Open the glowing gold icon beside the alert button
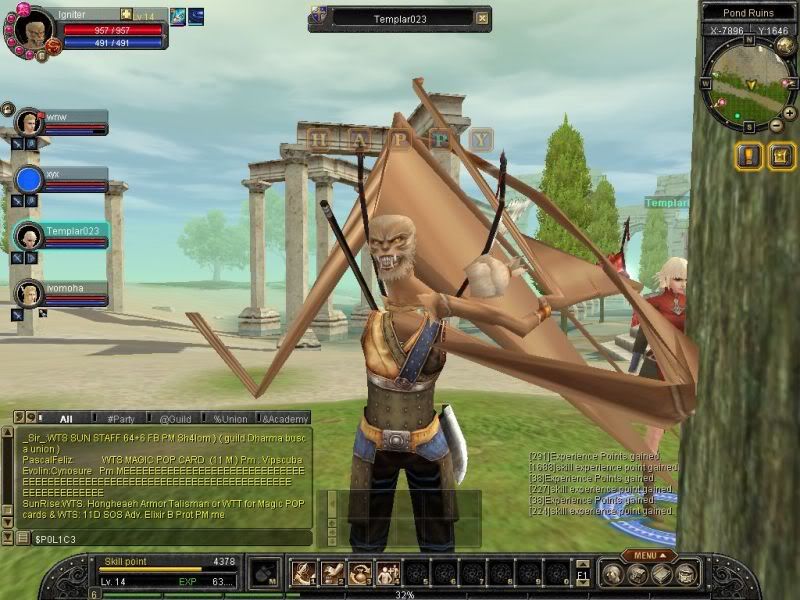The width and height of the screenshot is (800, 600). pos(781,156)
